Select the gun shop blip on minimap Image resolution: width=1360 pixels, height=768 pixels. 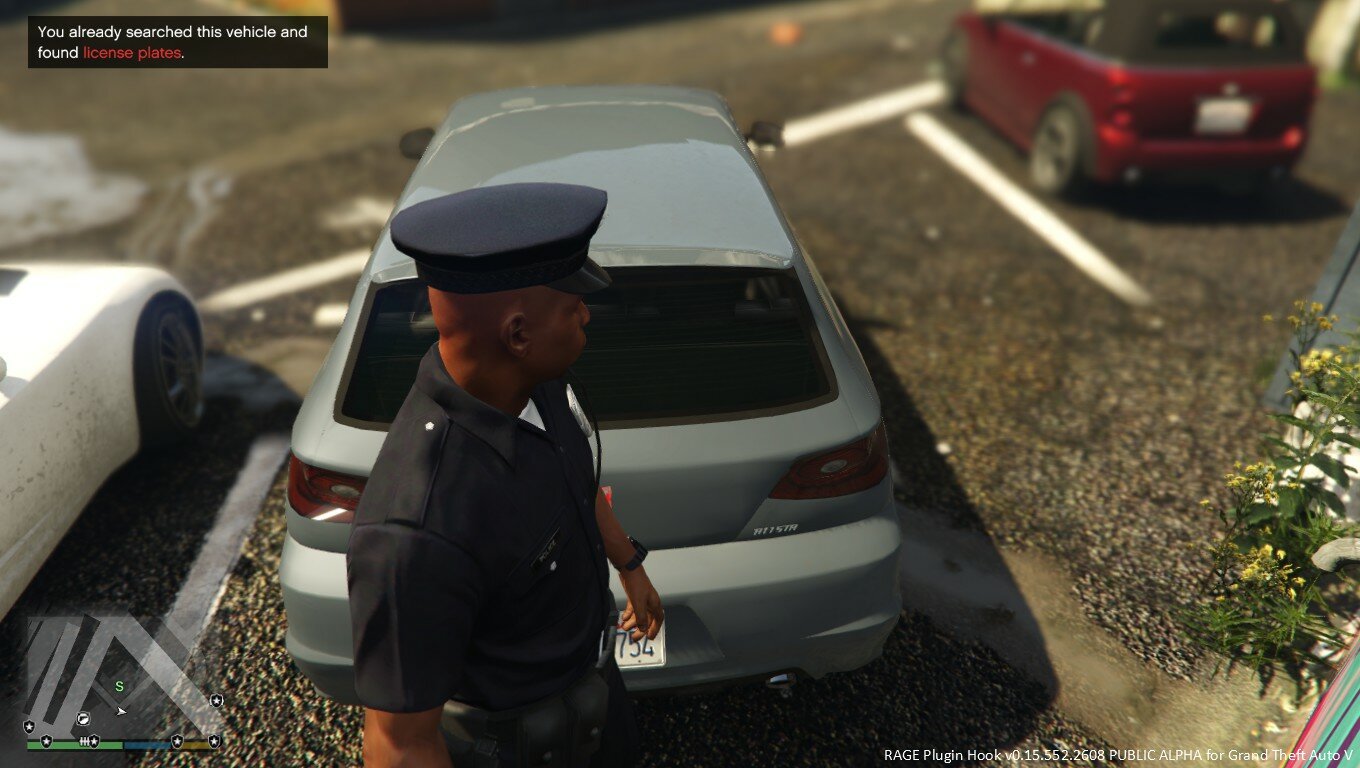[84, 718]
